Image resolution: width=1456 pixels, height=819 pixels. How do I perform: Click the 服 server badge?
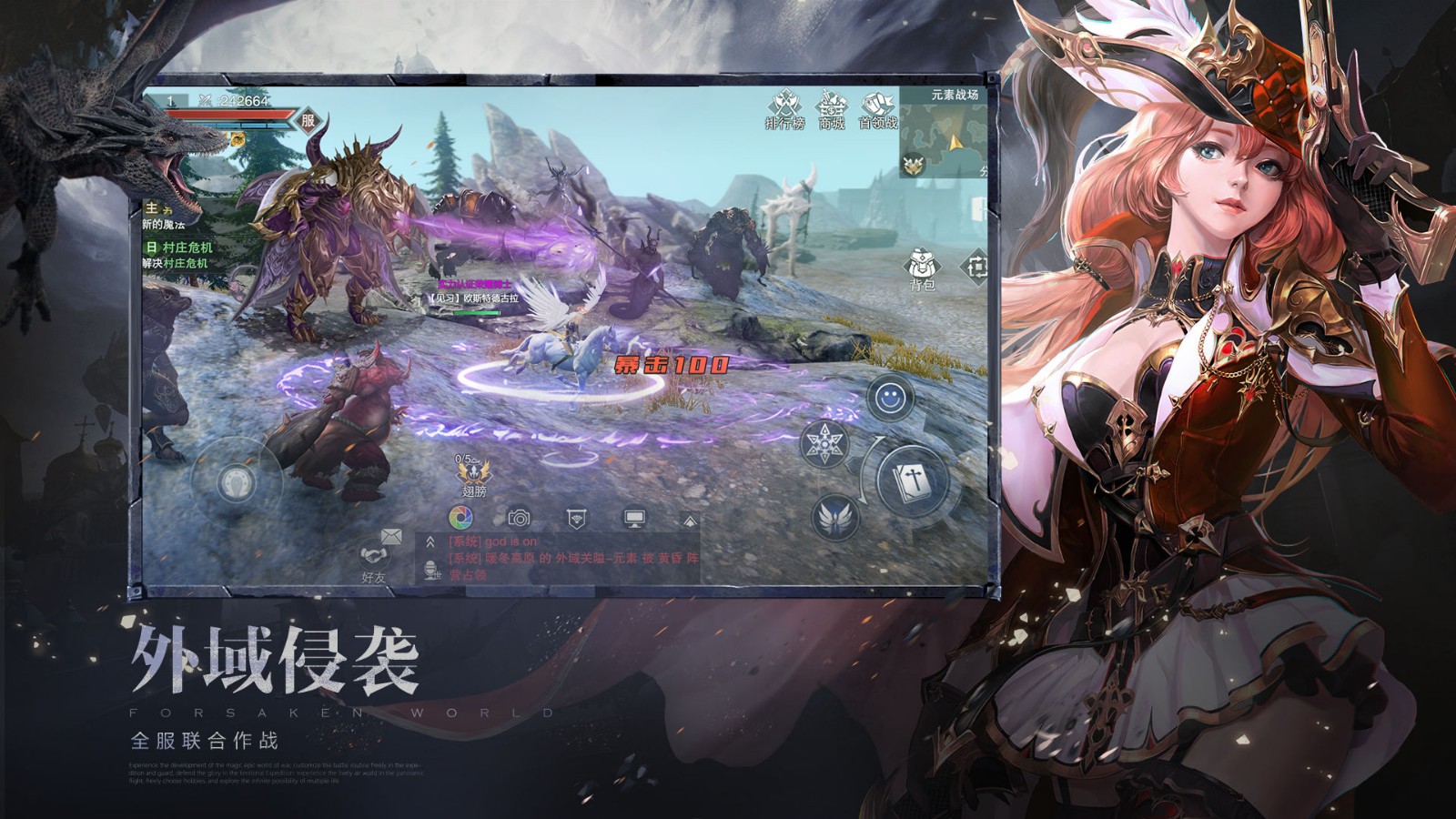[308, 119]
